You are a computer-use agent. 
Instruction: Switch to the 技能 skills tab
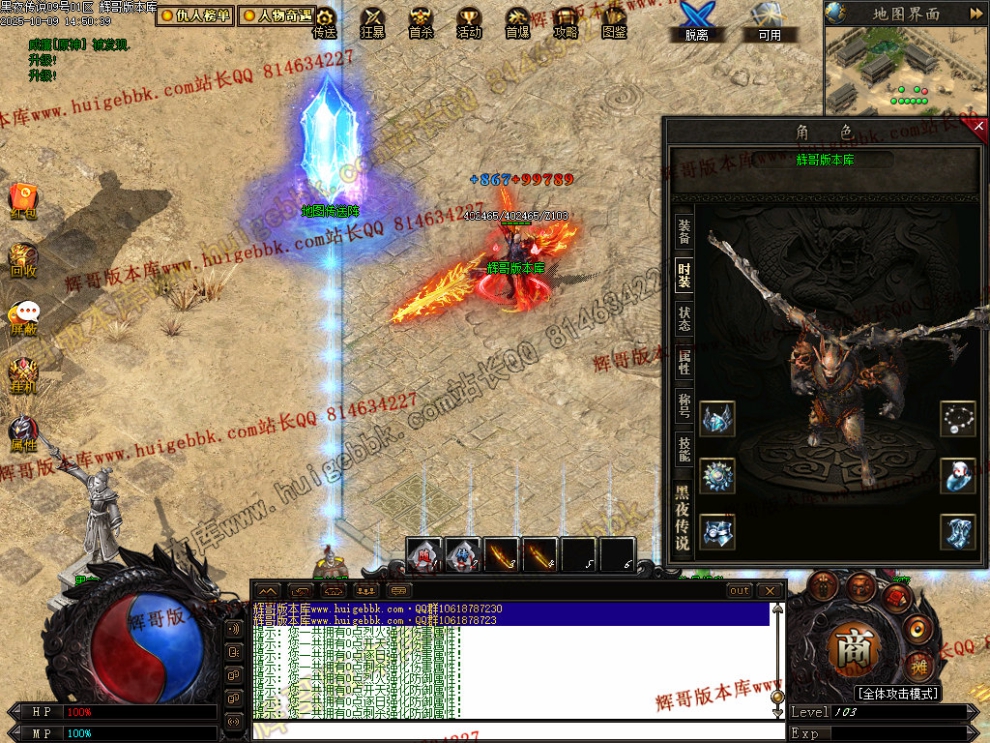(684, 449)
